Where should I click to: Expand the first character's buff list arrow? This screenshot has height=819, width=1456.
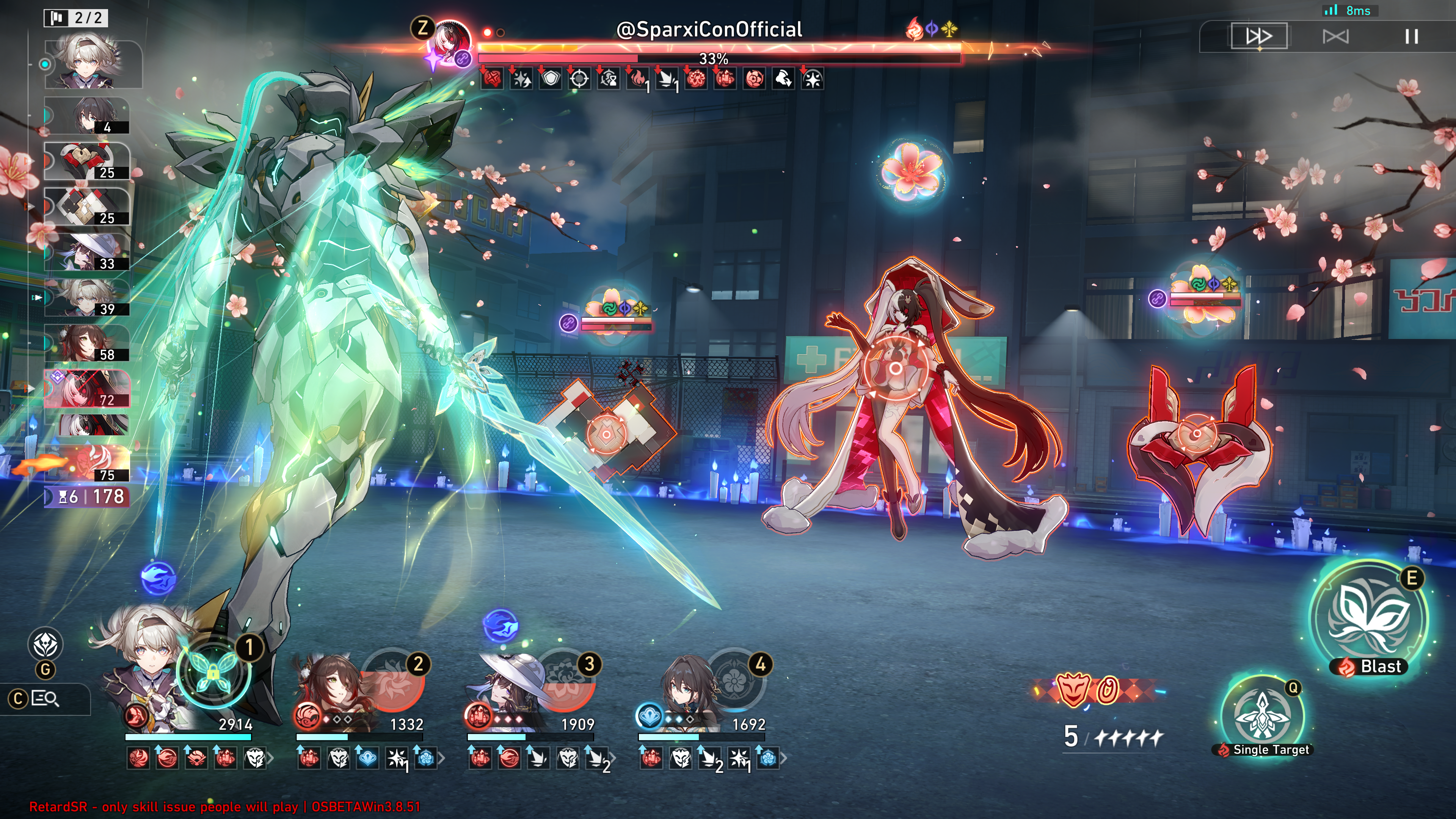[x=271, y=758]
